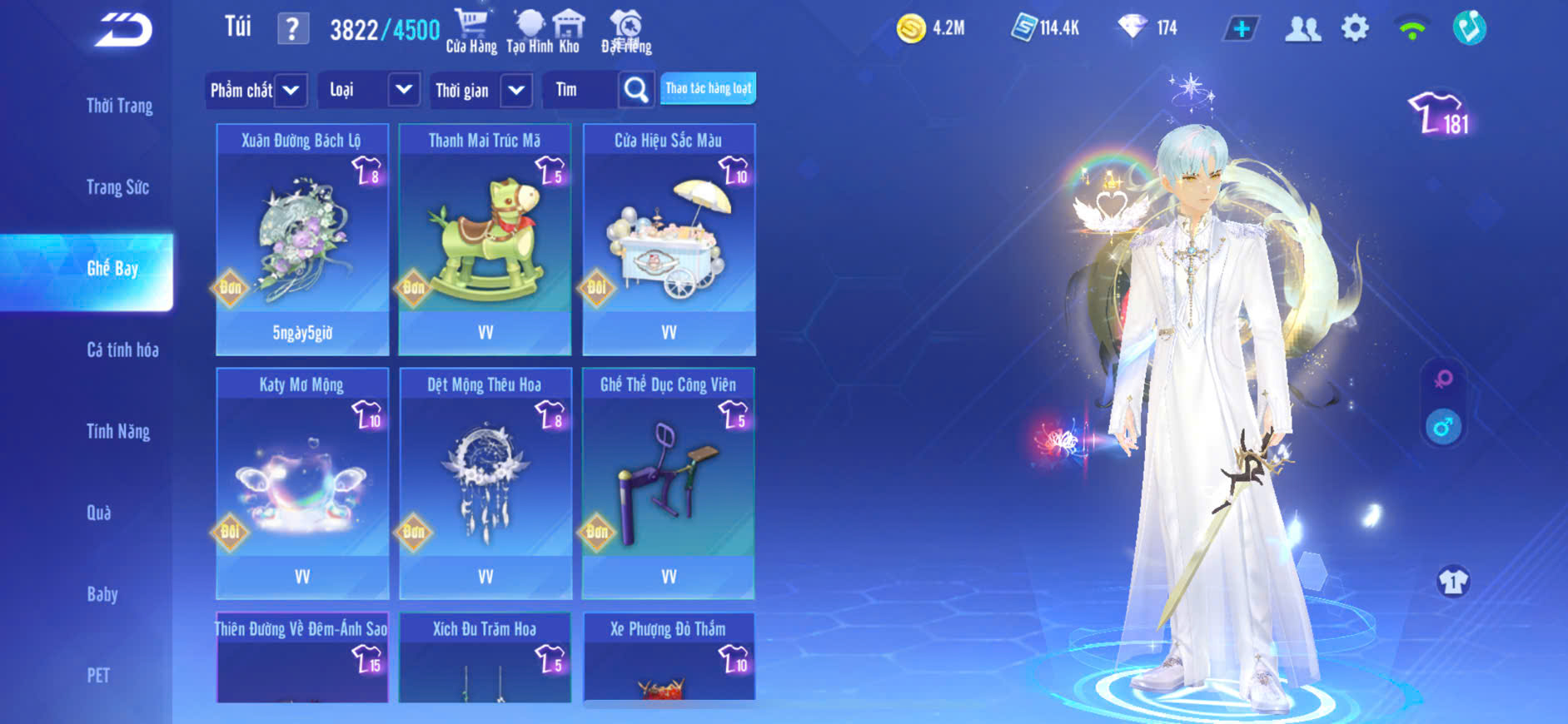This screenshot has width=1568, height=724.
Task: Click the blue plus top-up button
Action: coord(1241,29)
